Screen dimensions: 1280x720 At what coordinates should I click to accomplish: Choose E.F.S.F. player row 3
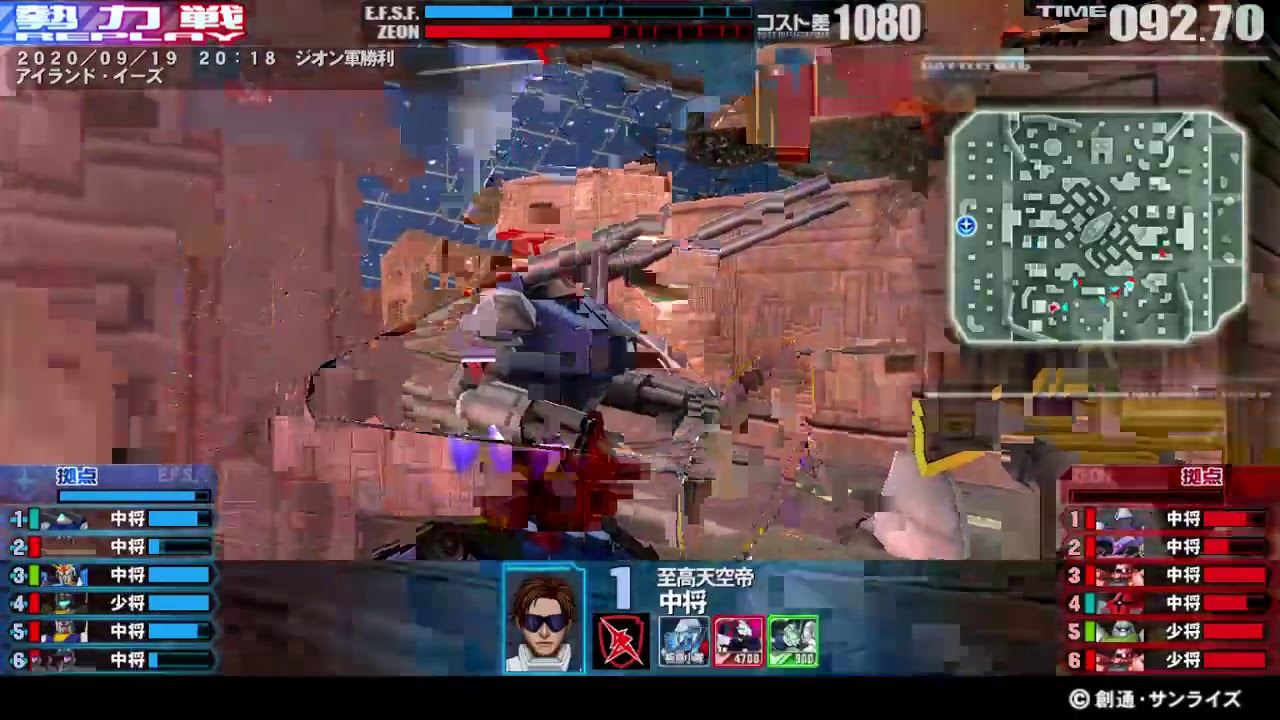coord(112,575)
